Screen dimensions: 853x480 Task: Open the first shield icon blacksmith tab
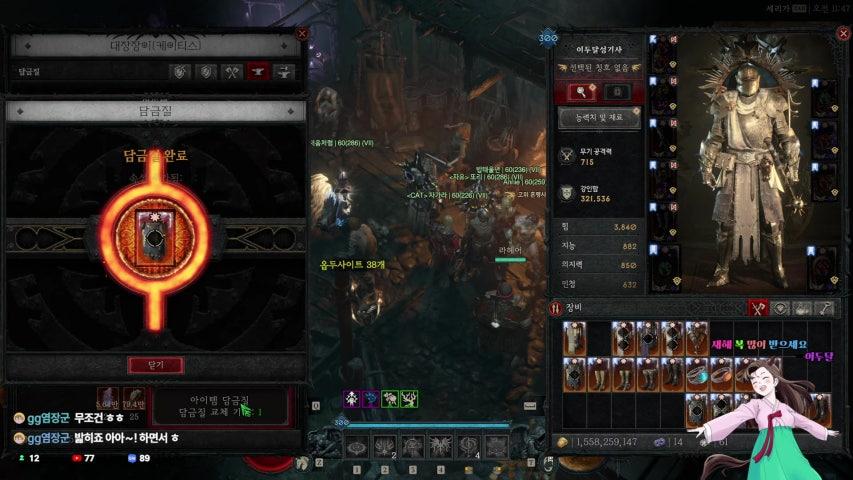coord(181,72)
